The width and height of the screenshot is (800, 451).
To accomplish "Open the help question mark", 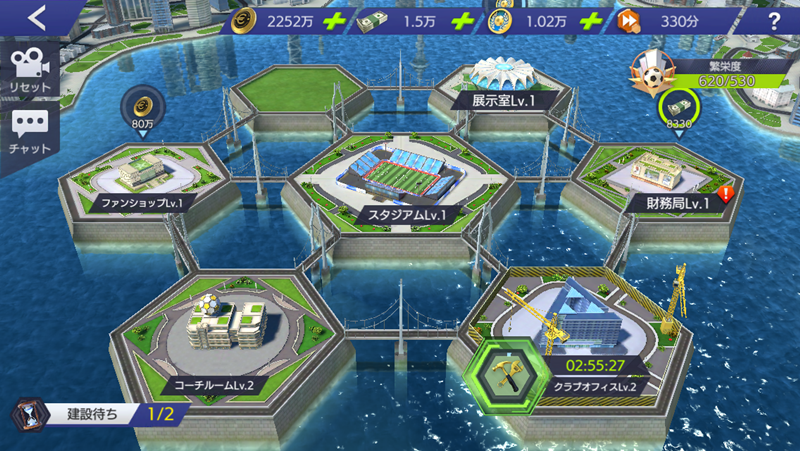I will click(773, 21).
